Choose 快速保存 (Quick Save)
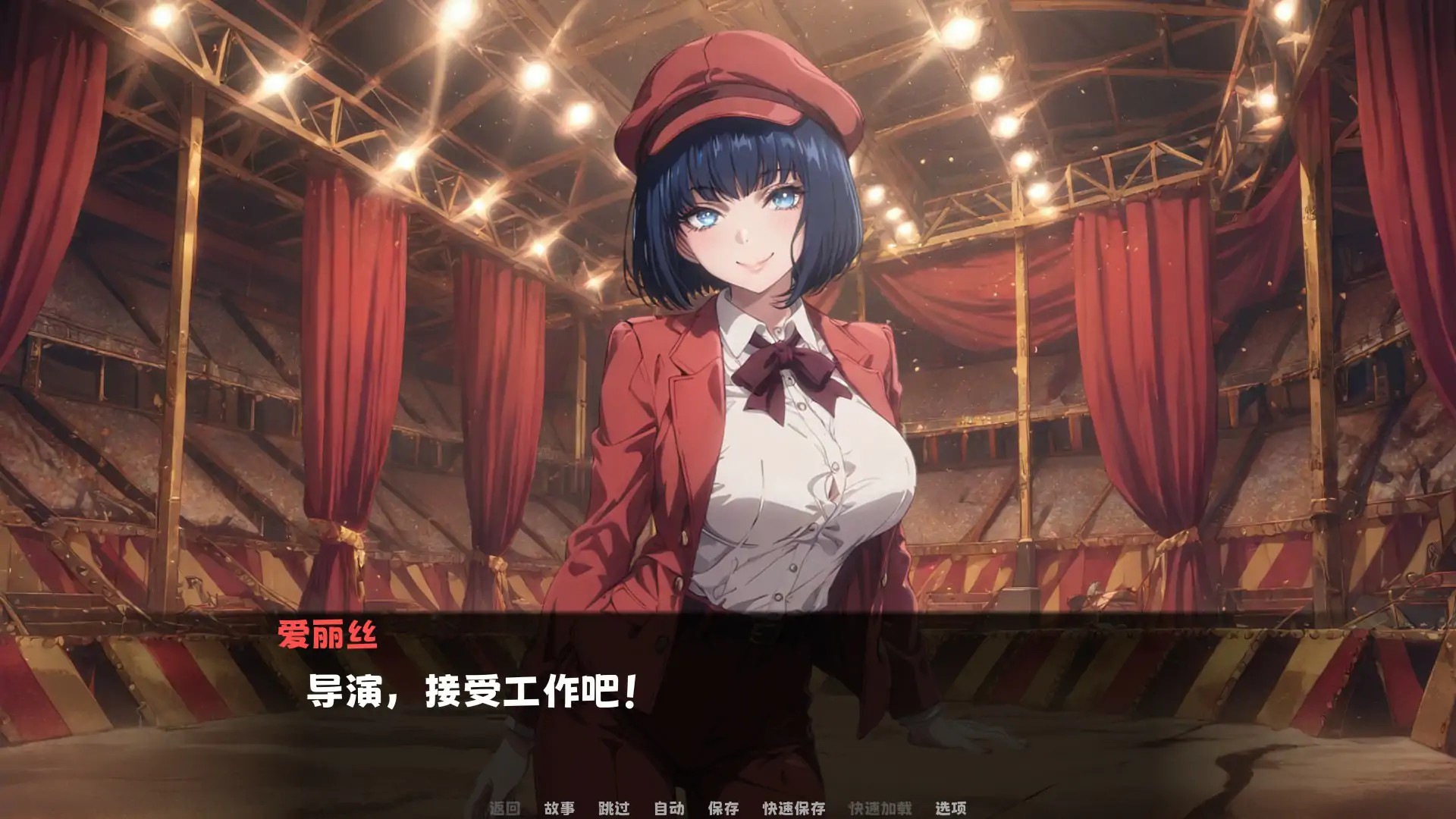This screenshot has height=819, width=1456. [794, 808]
